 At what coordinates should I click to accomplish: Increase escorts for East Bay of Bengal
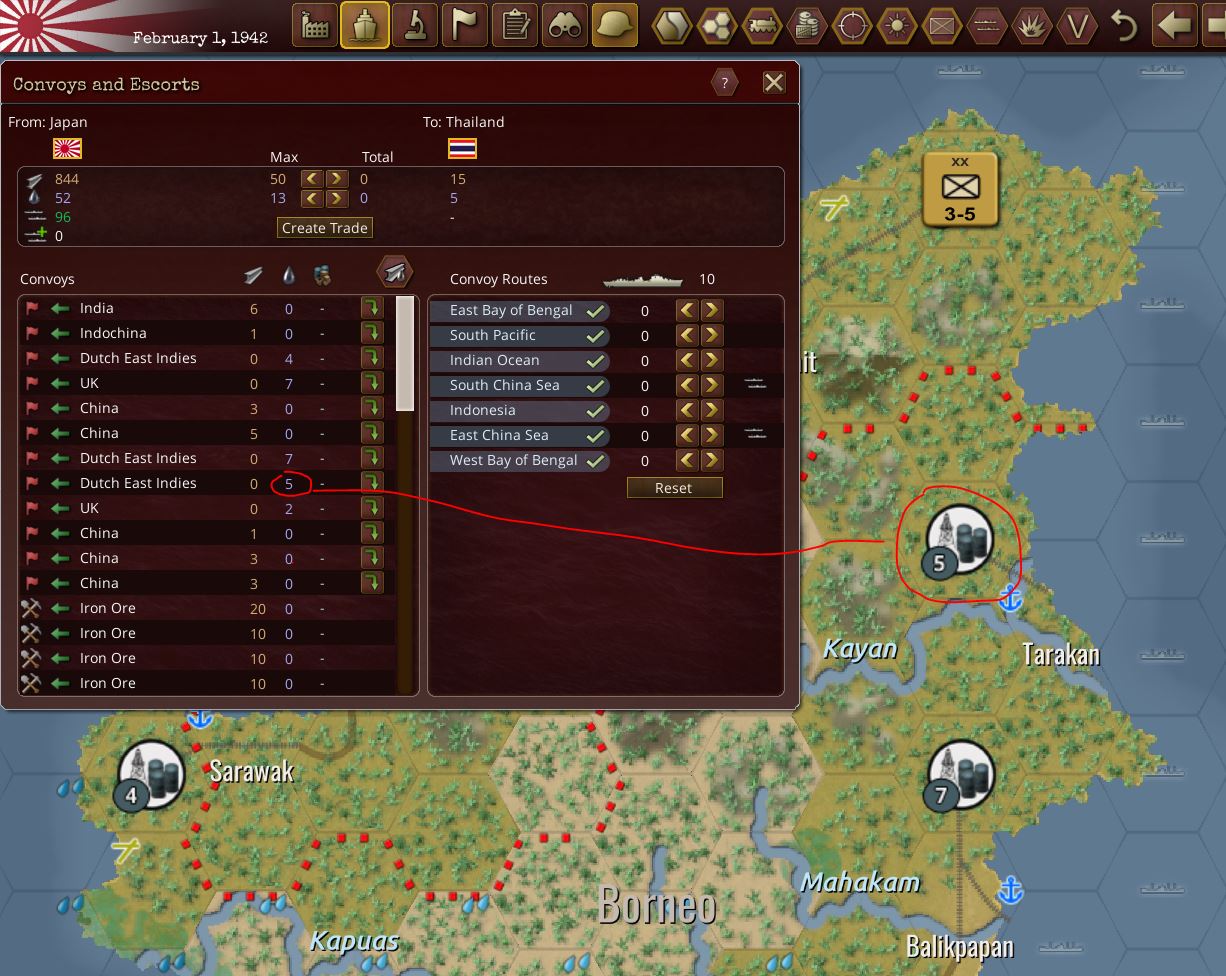click(x=712, y=310)
